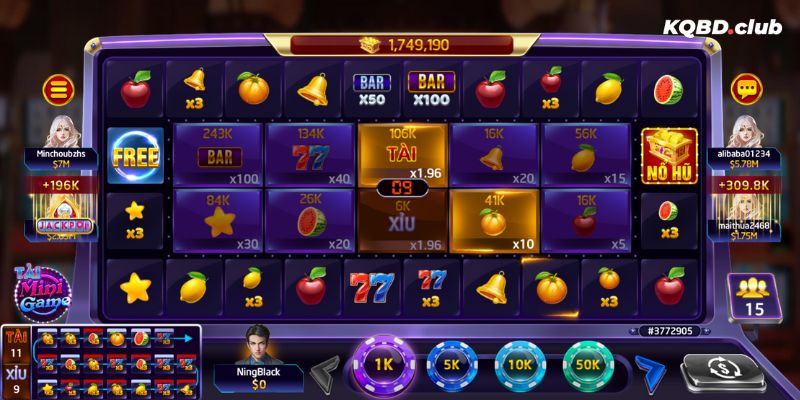The image size is (800, 400).
Task: Select the bell x20 betting tile
Action: pos(492,155)
